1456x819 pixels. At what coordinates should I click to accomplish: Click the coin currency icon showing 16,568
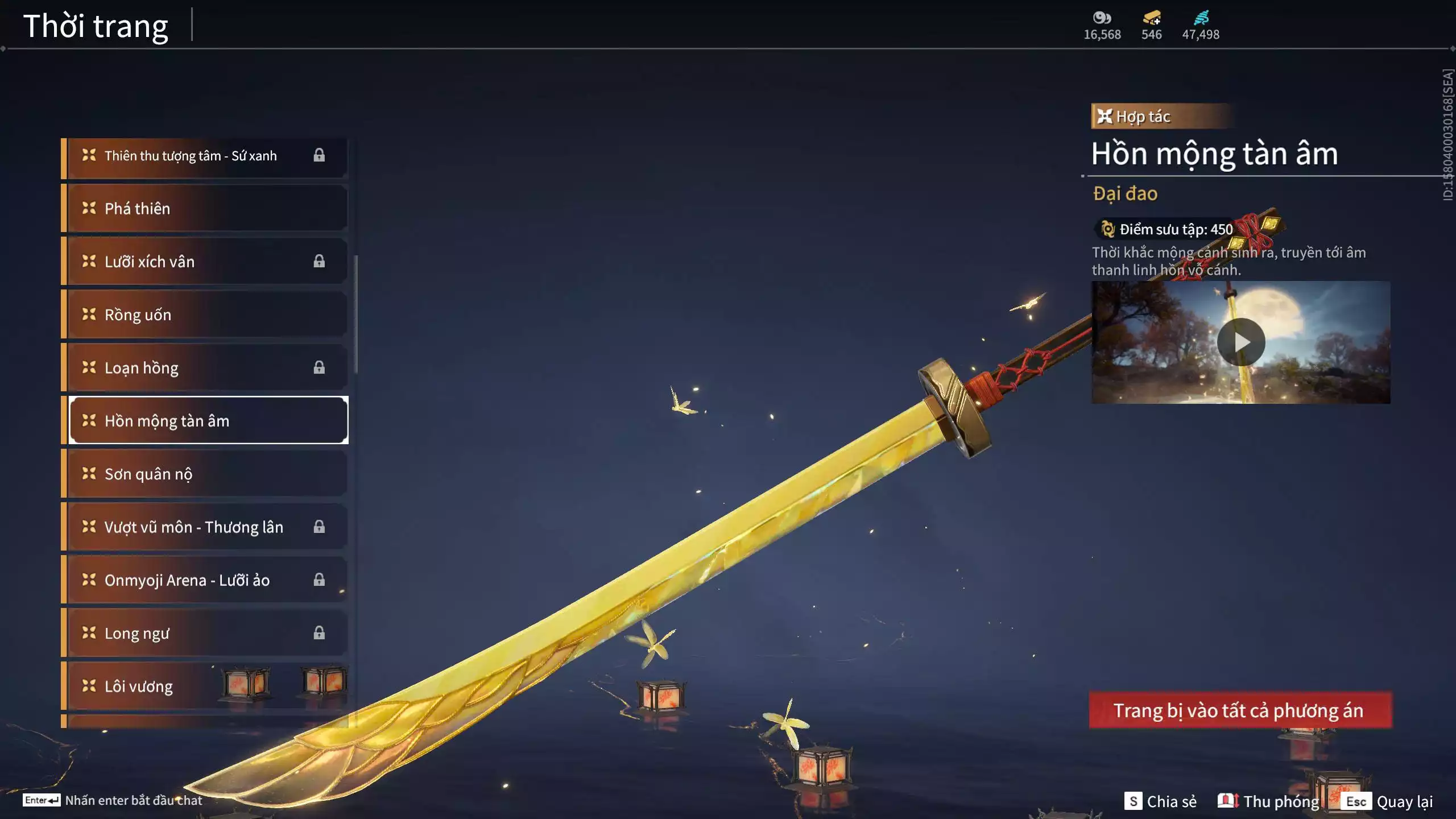(x=1102, y=18)
